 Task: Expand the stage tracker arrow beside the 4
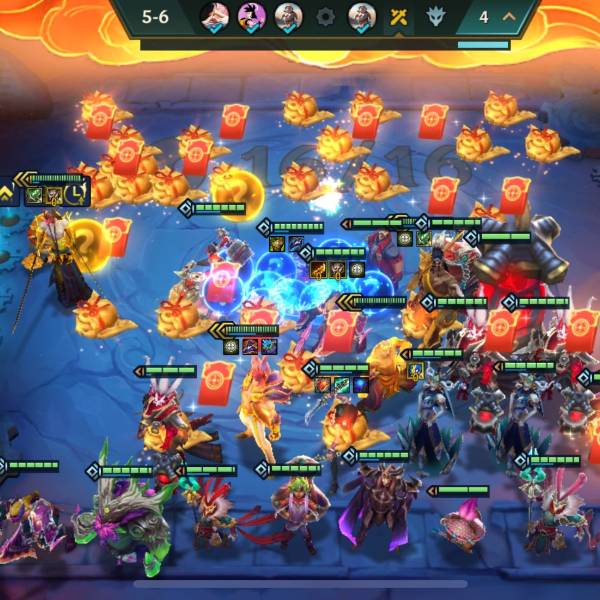tap(509, 17)
